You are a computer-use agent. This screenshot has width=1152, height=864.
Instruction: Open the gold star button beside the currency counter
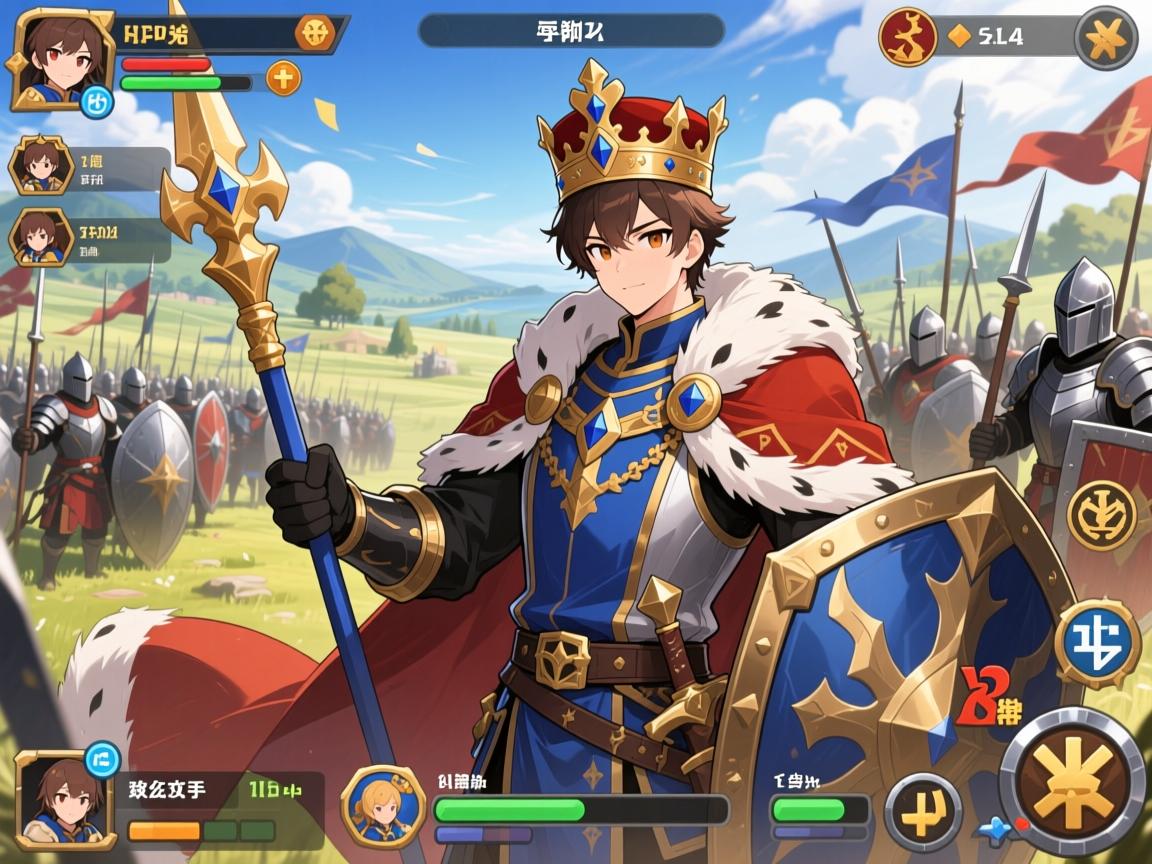coord(1105,37)
